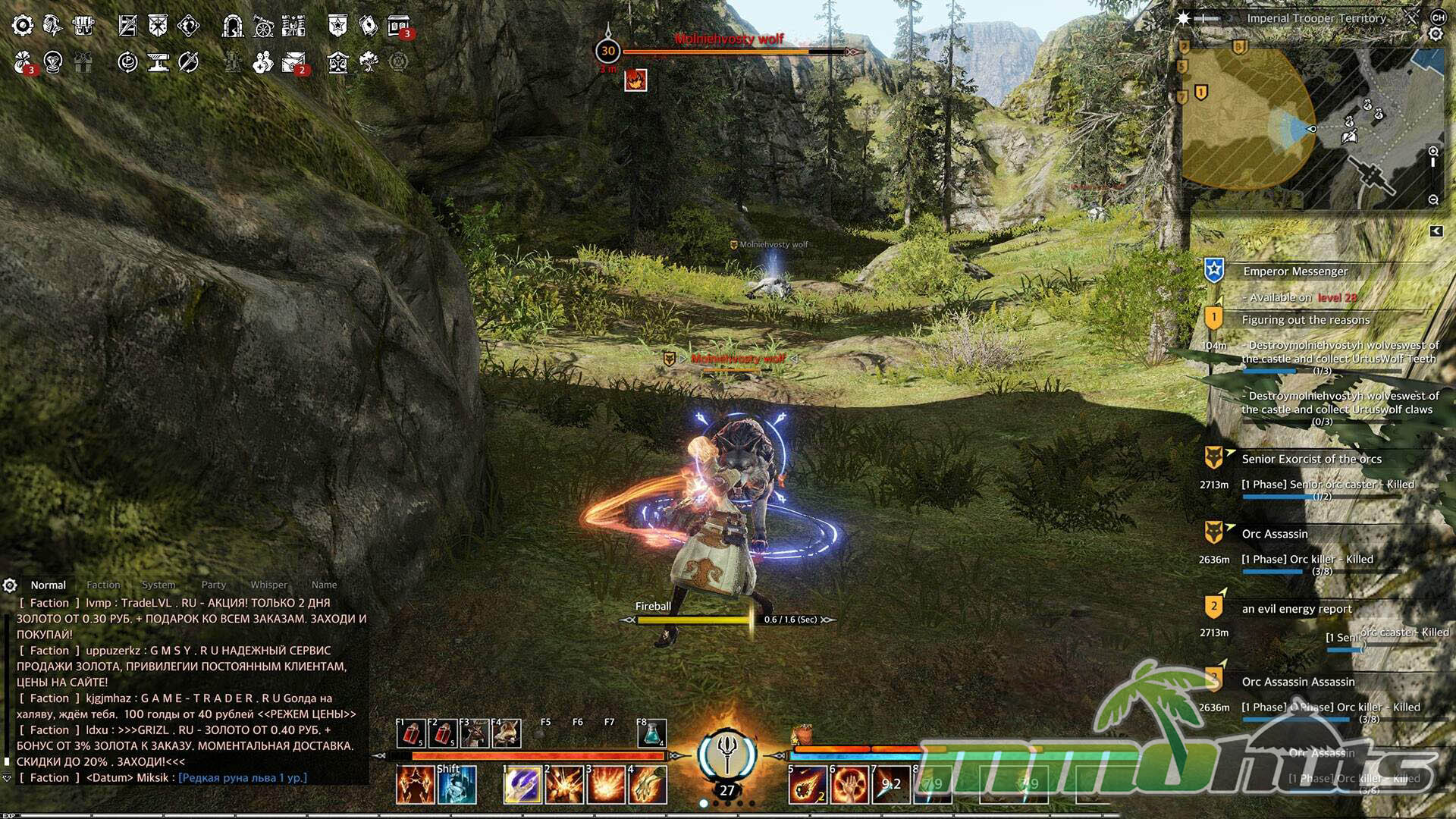Click the CH channel button by the minimap
Screen dimensions: 1456x819
[x=1438, y=17]
